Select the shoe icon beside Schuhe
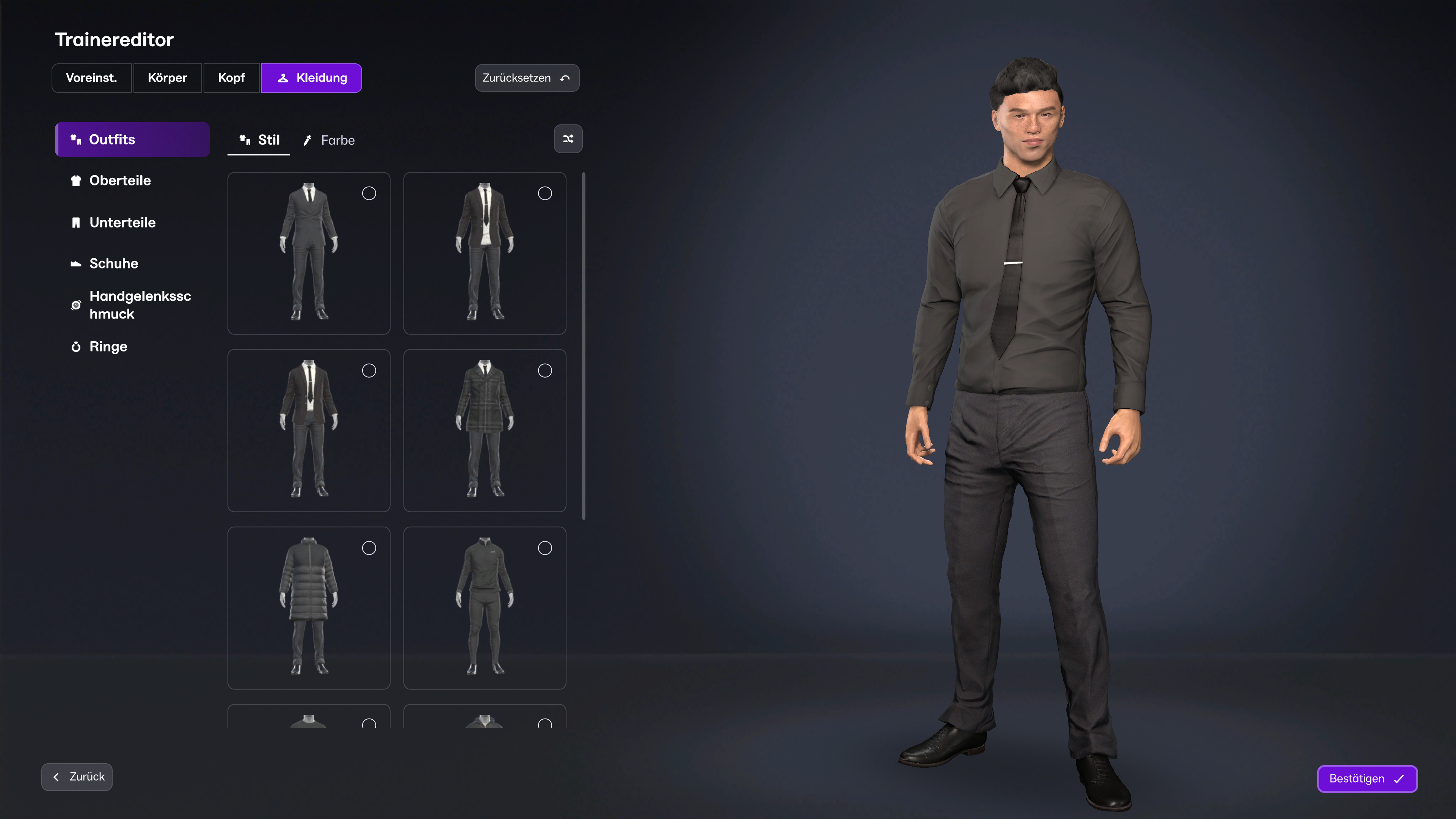 pos(77,263)
